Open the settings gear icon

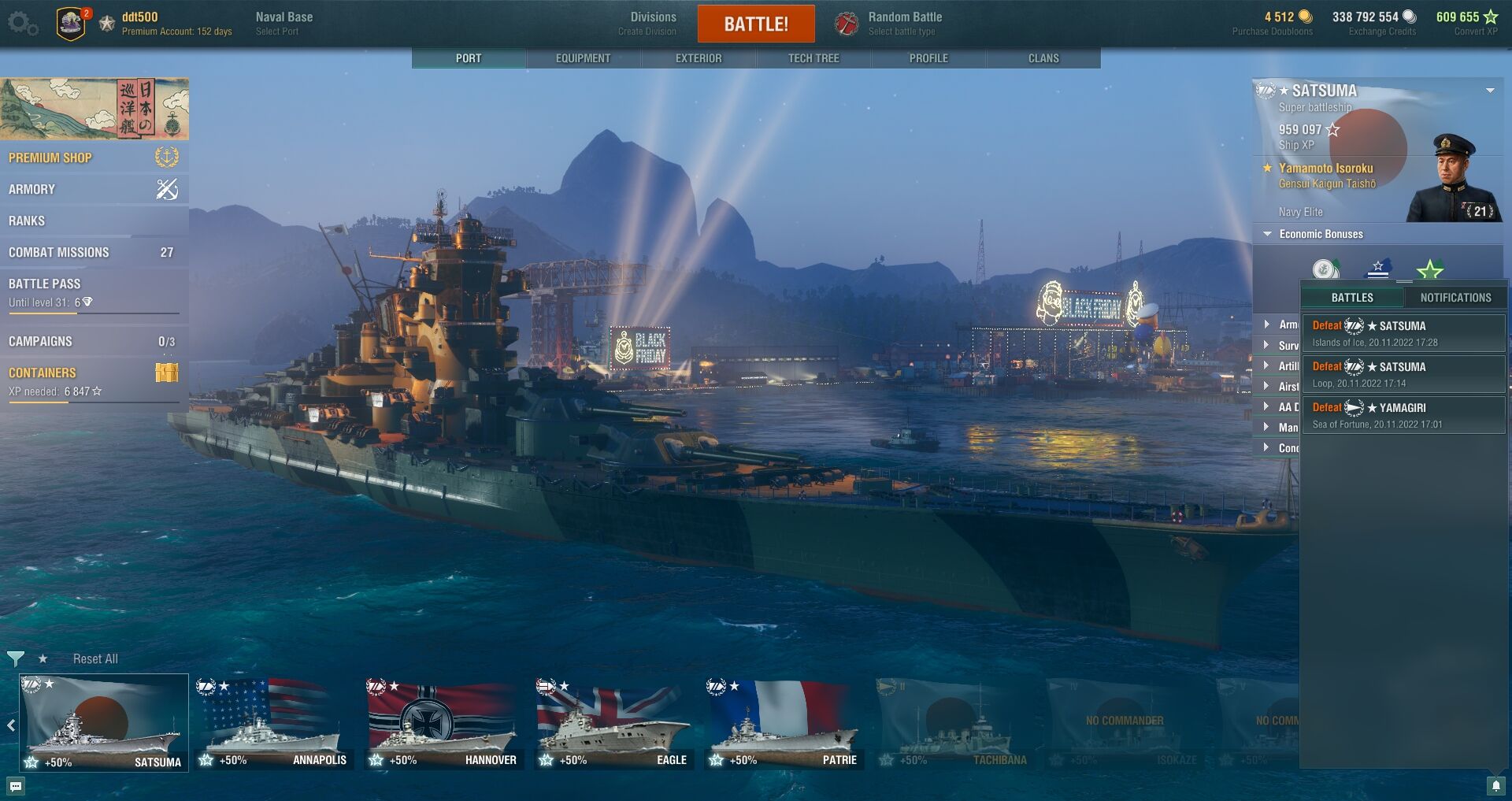[x=22, y=24]
